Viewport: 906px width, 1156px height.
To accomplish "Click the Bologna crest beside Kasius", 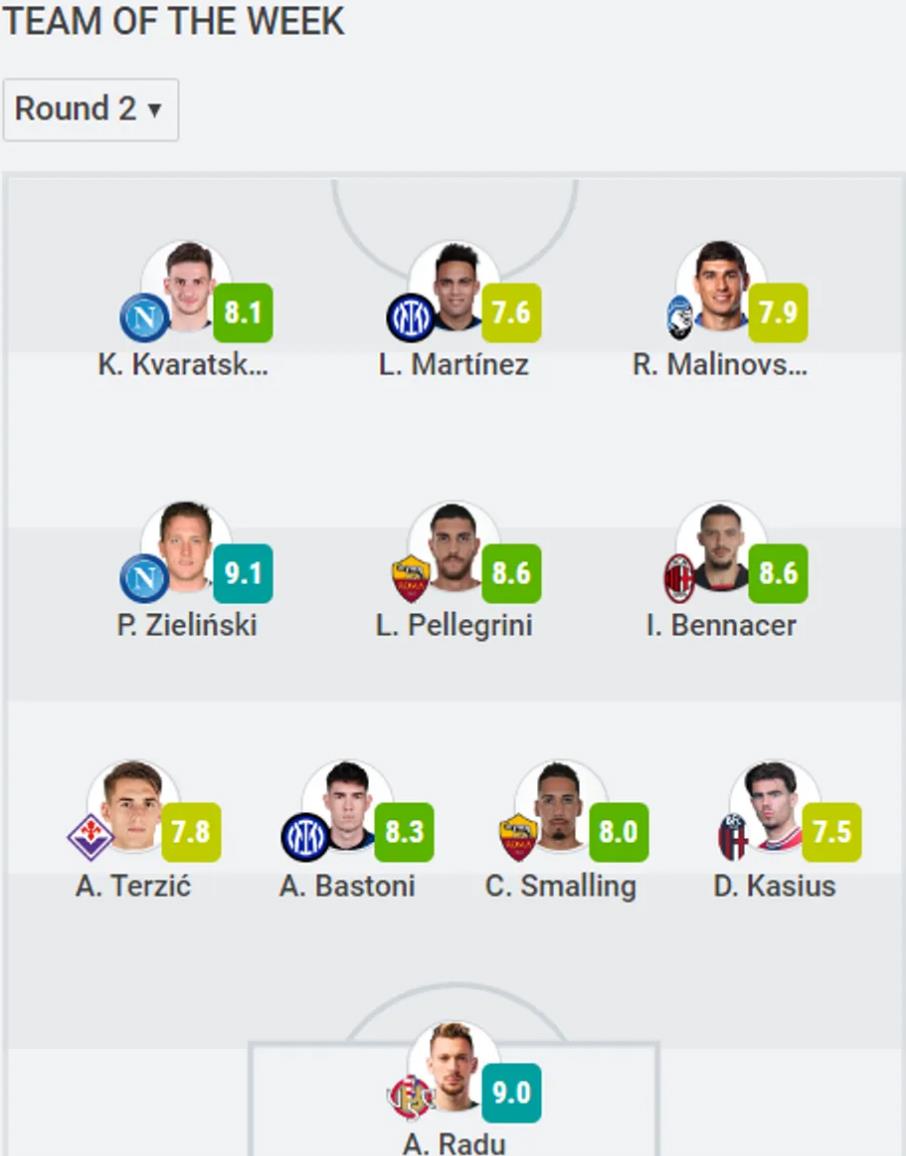I will (733, 837).
